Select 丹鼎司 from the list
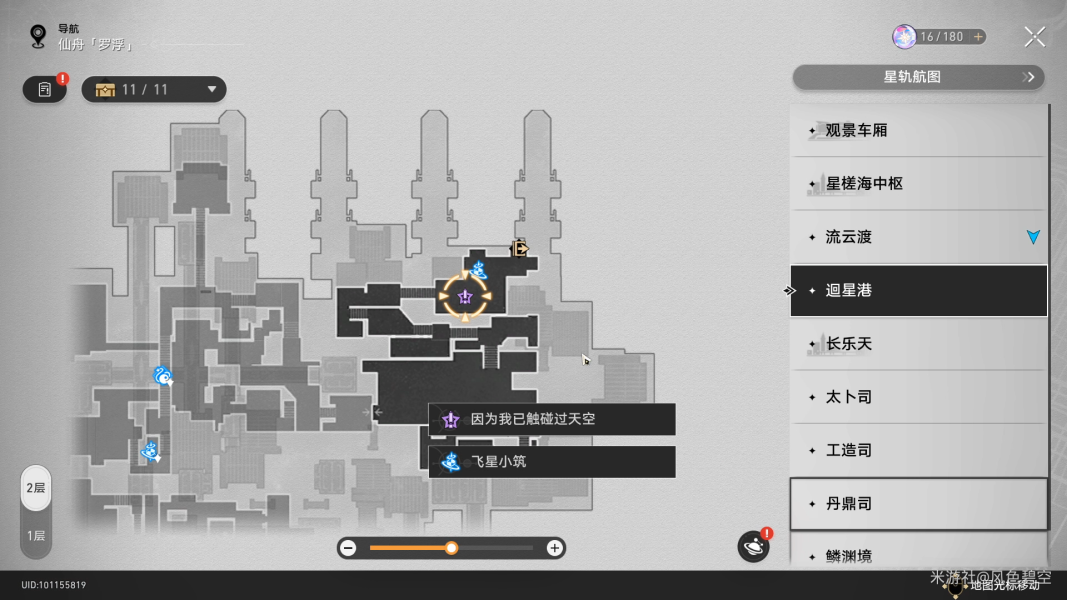1067x600 pixels. pos(918,504)
